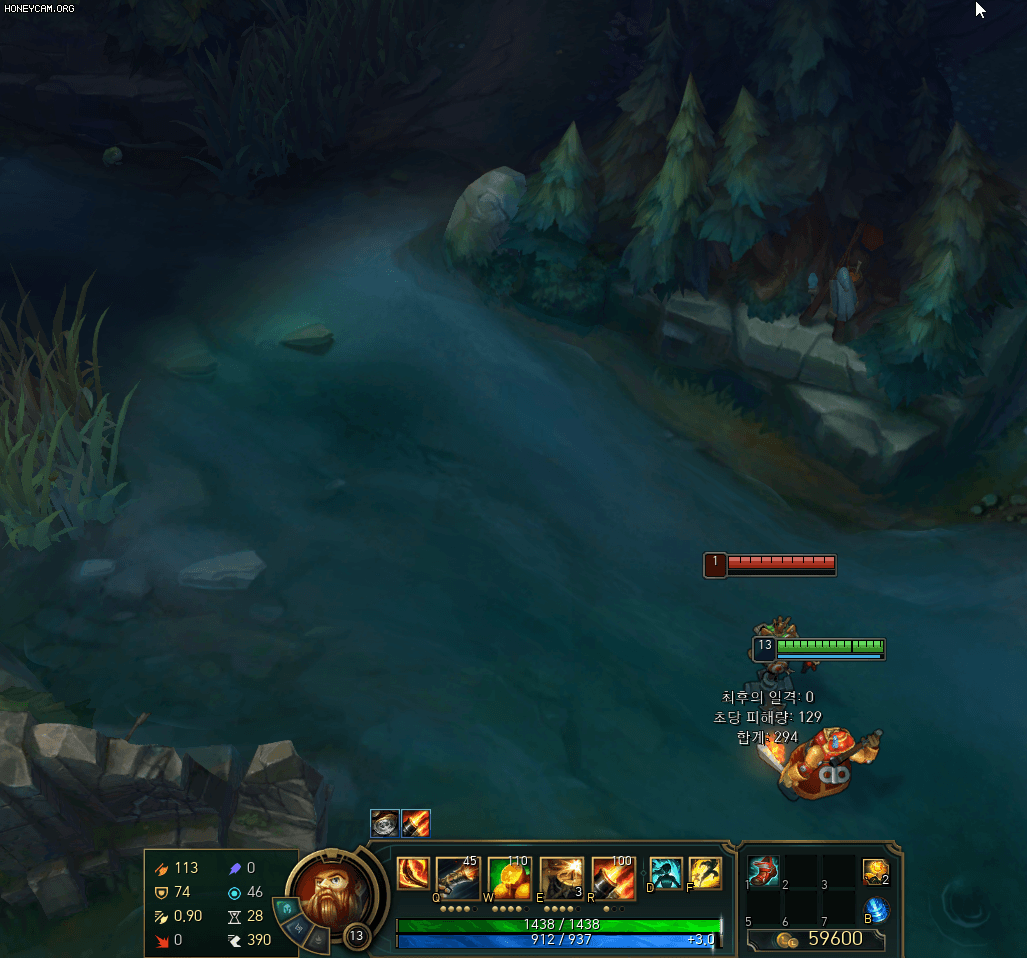Use Remove Scurvy orange ability
This screenshot has width=1027, height=958.
pos(510,877)
